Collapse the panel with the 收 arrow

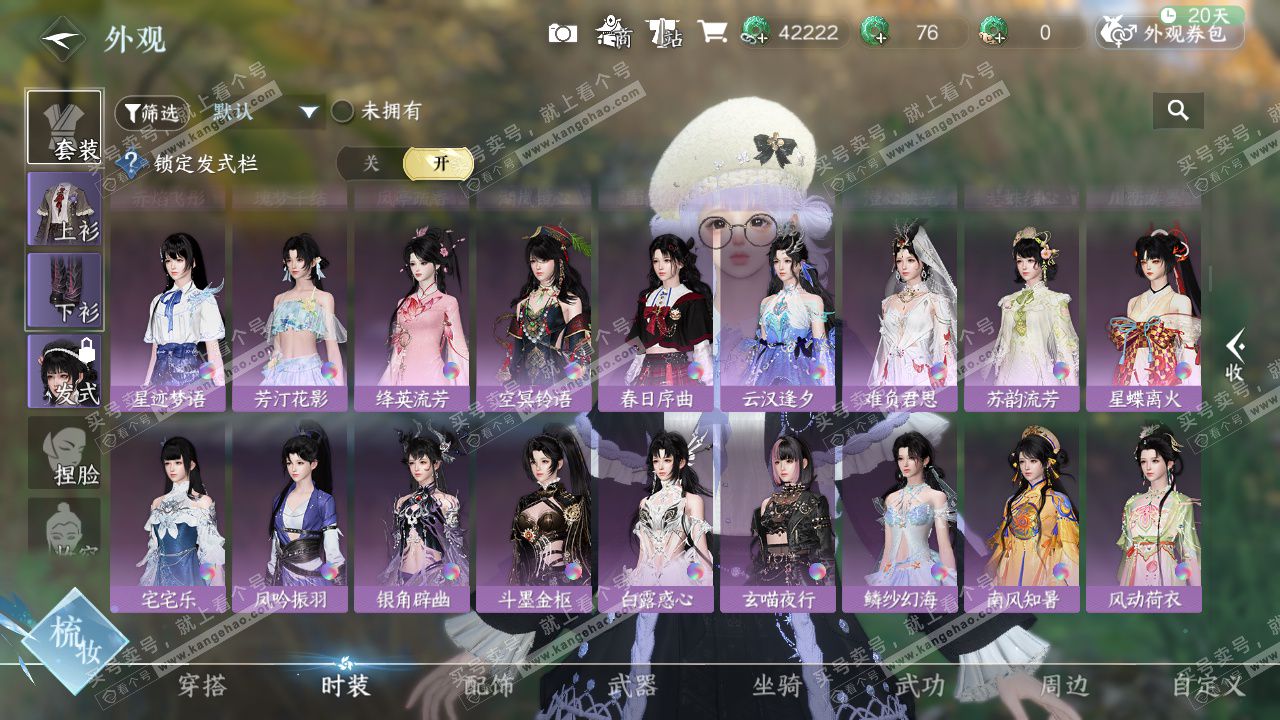[1236, 355]
